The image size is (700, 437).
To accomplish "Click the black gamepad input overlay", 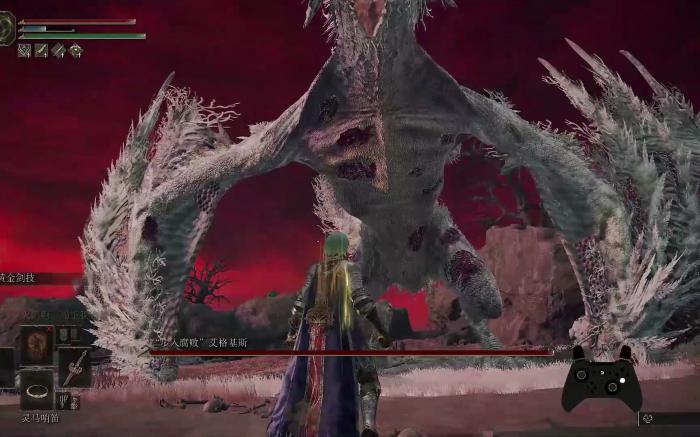I will tap(601, 379).
